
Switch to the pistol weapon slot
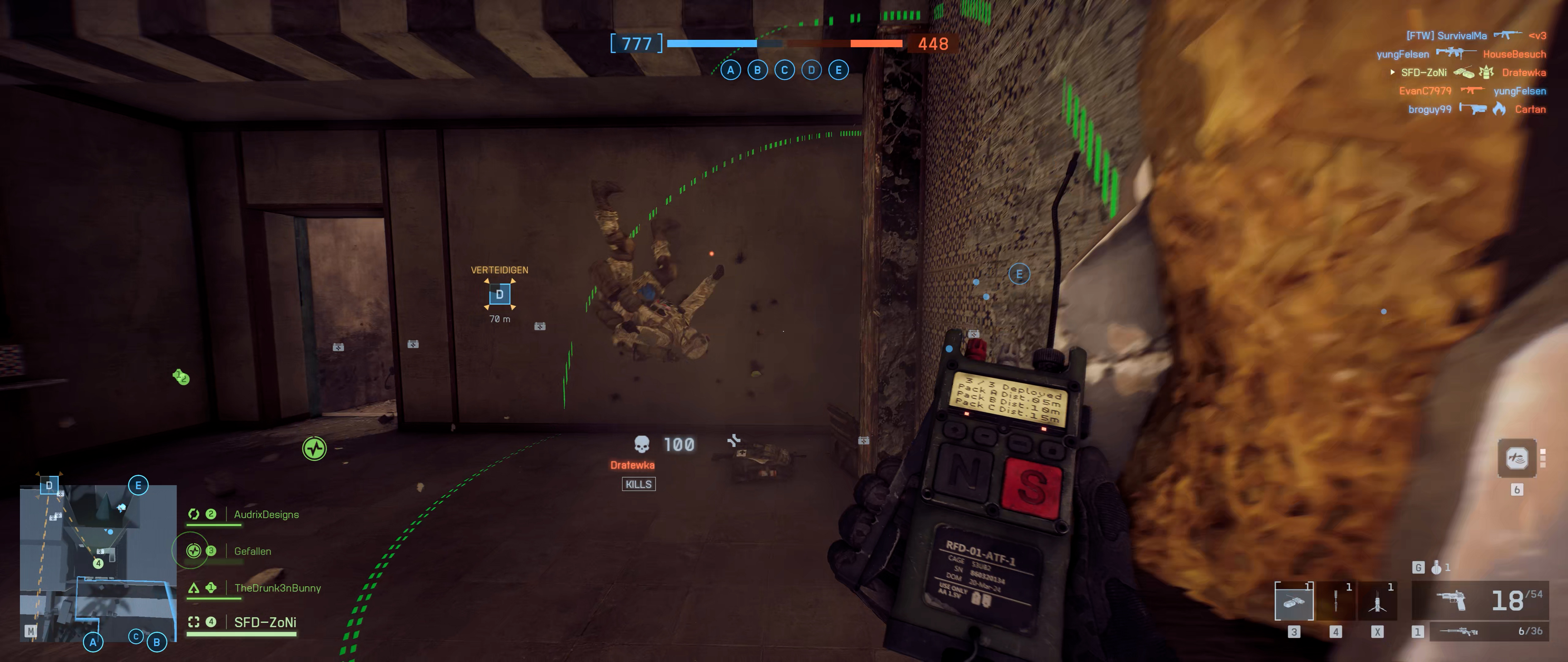pyautogui.click(x=1479, y=600)
